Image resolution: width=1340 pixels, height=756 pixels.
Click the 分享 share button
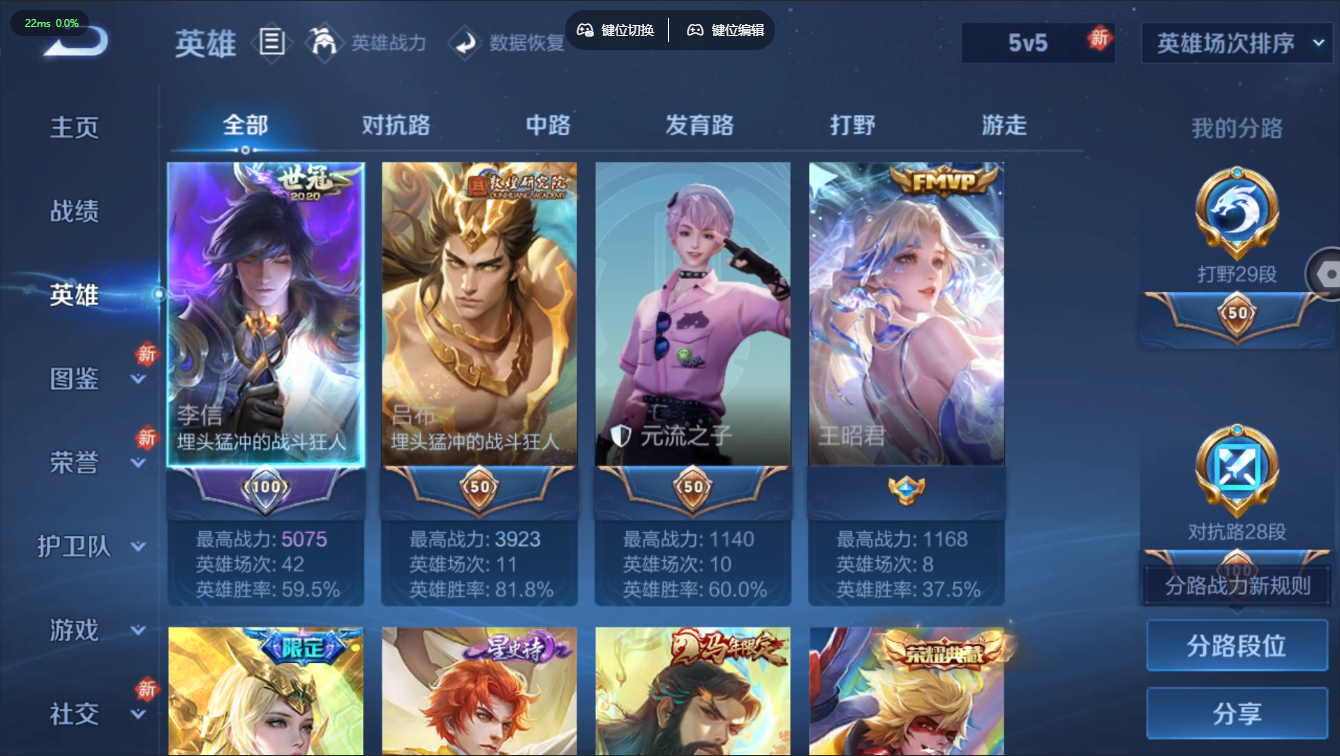coord(1239,713)
